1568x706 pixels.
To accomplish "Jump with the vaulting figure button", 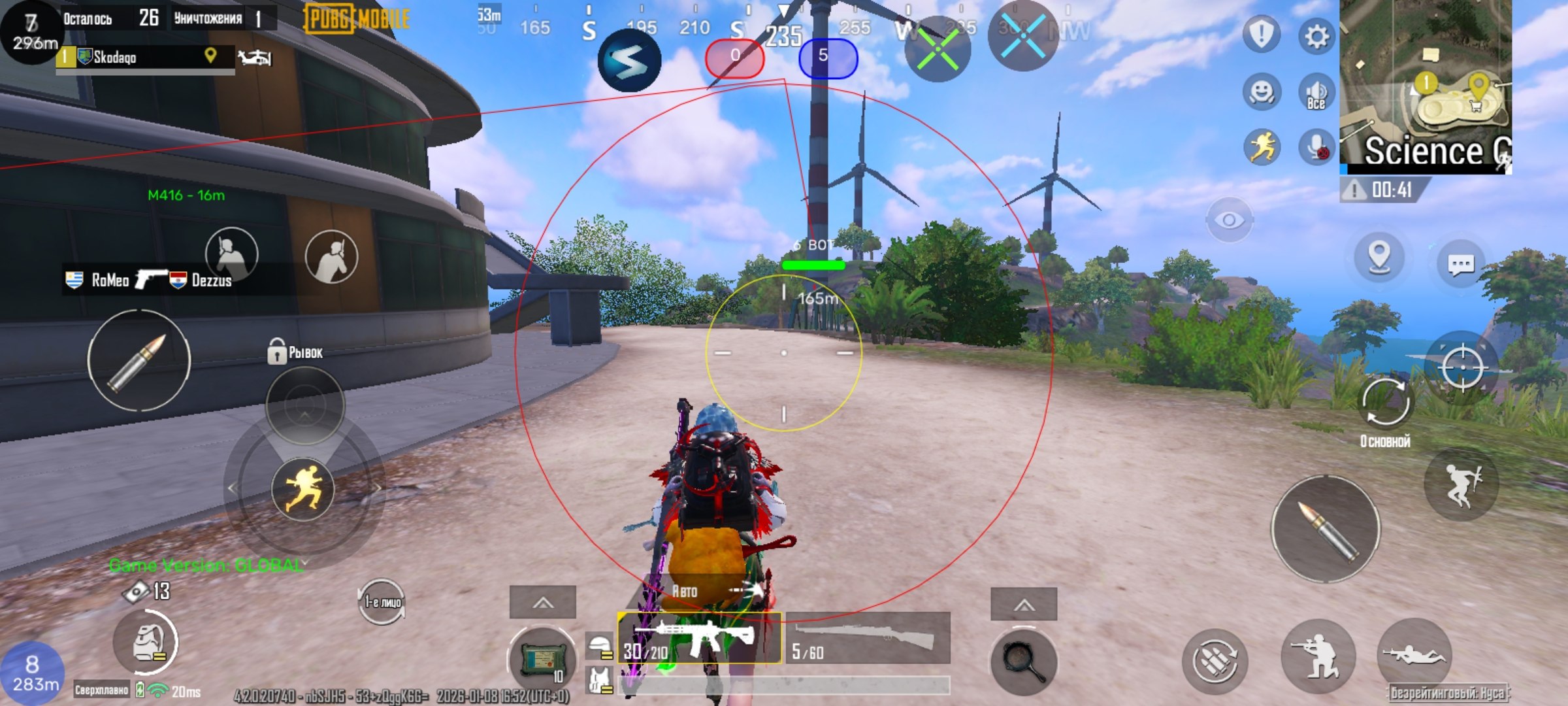I will point(1461,484).
